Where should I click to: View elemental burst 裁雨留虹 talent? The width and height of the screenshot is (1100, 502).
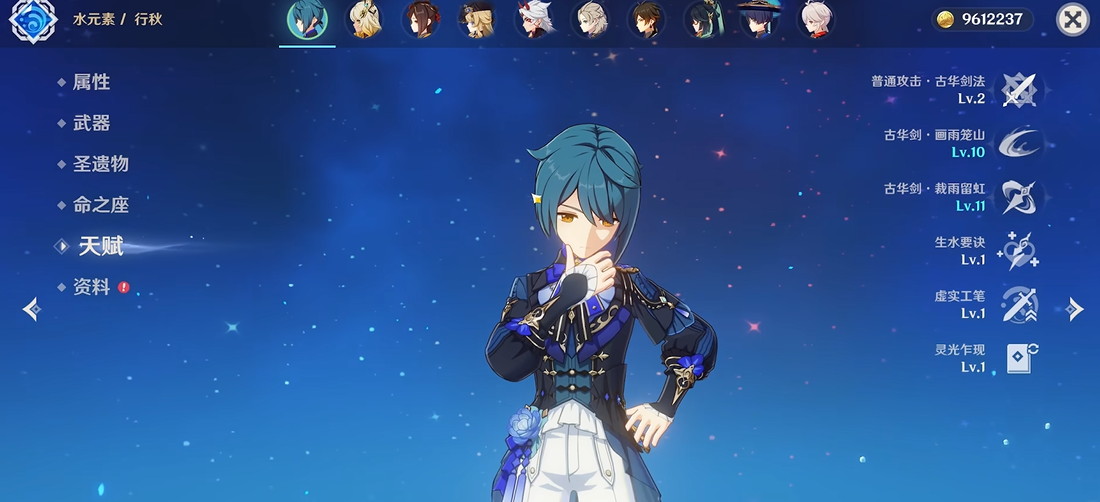pos(1018,197)
